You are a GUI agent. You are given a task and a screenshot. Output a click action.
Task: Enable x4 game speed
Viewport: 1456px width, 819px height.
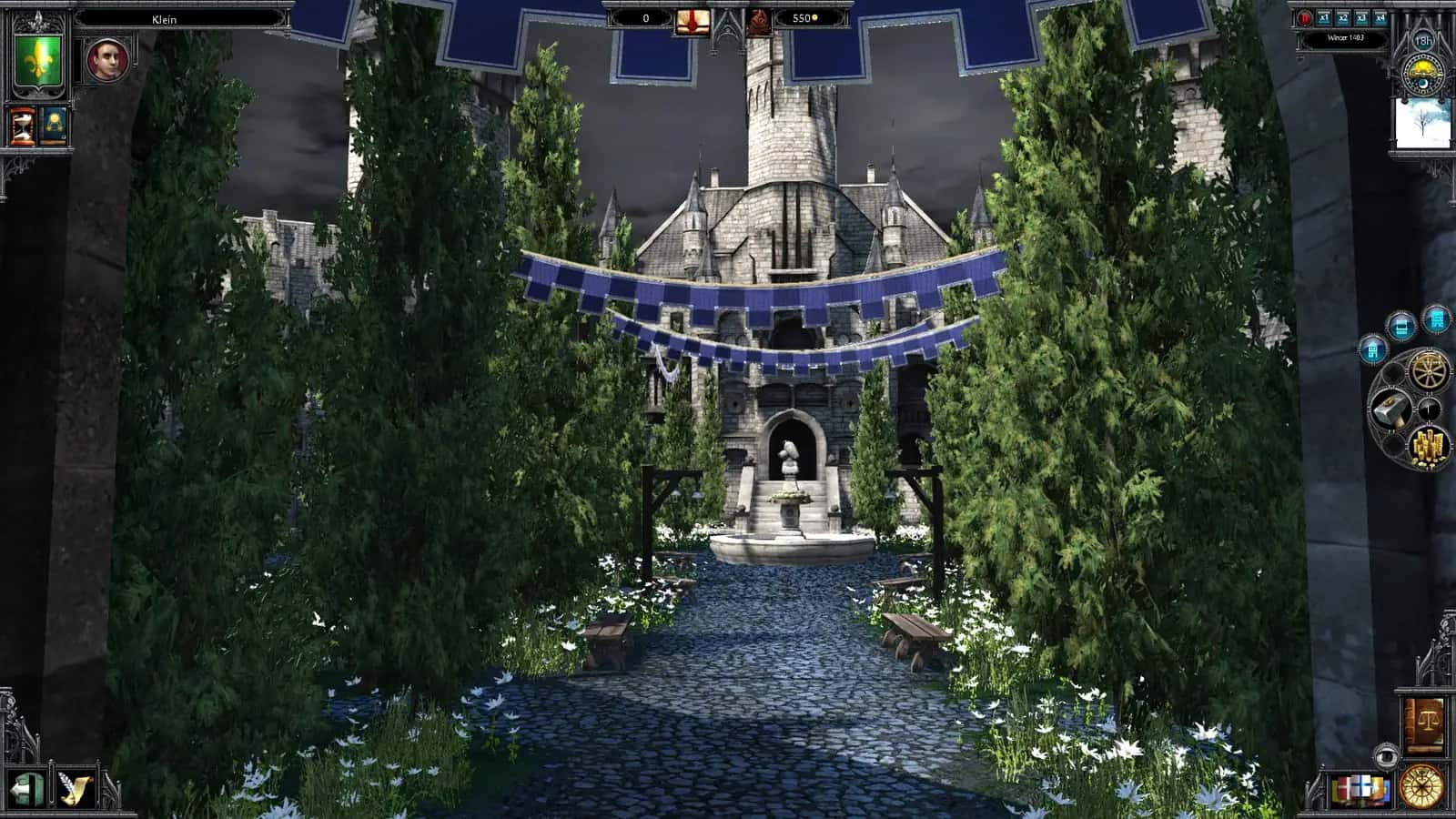pos(1380,18)
